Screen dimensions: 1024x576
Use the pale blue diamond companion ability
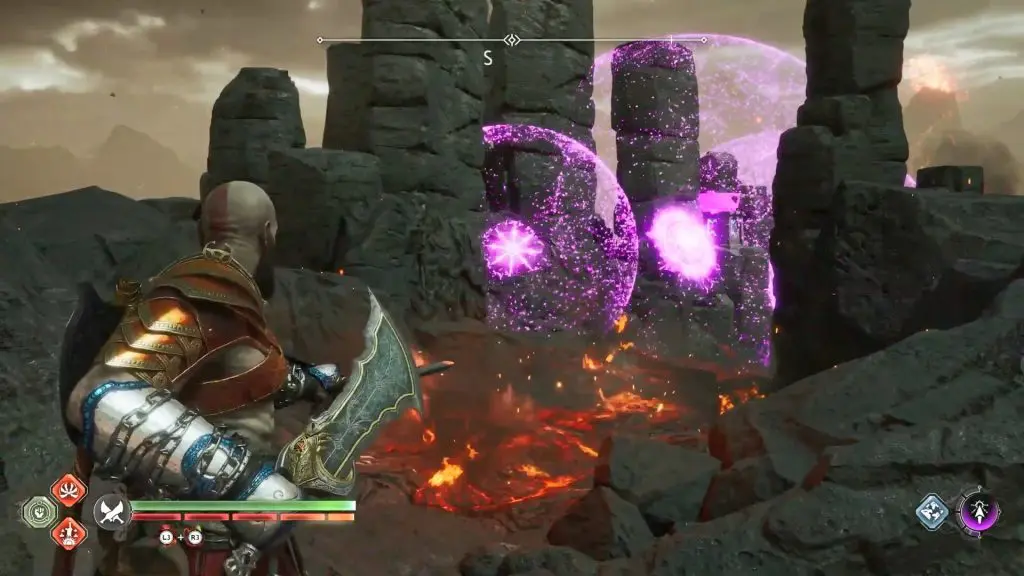[x=932, y=512]
